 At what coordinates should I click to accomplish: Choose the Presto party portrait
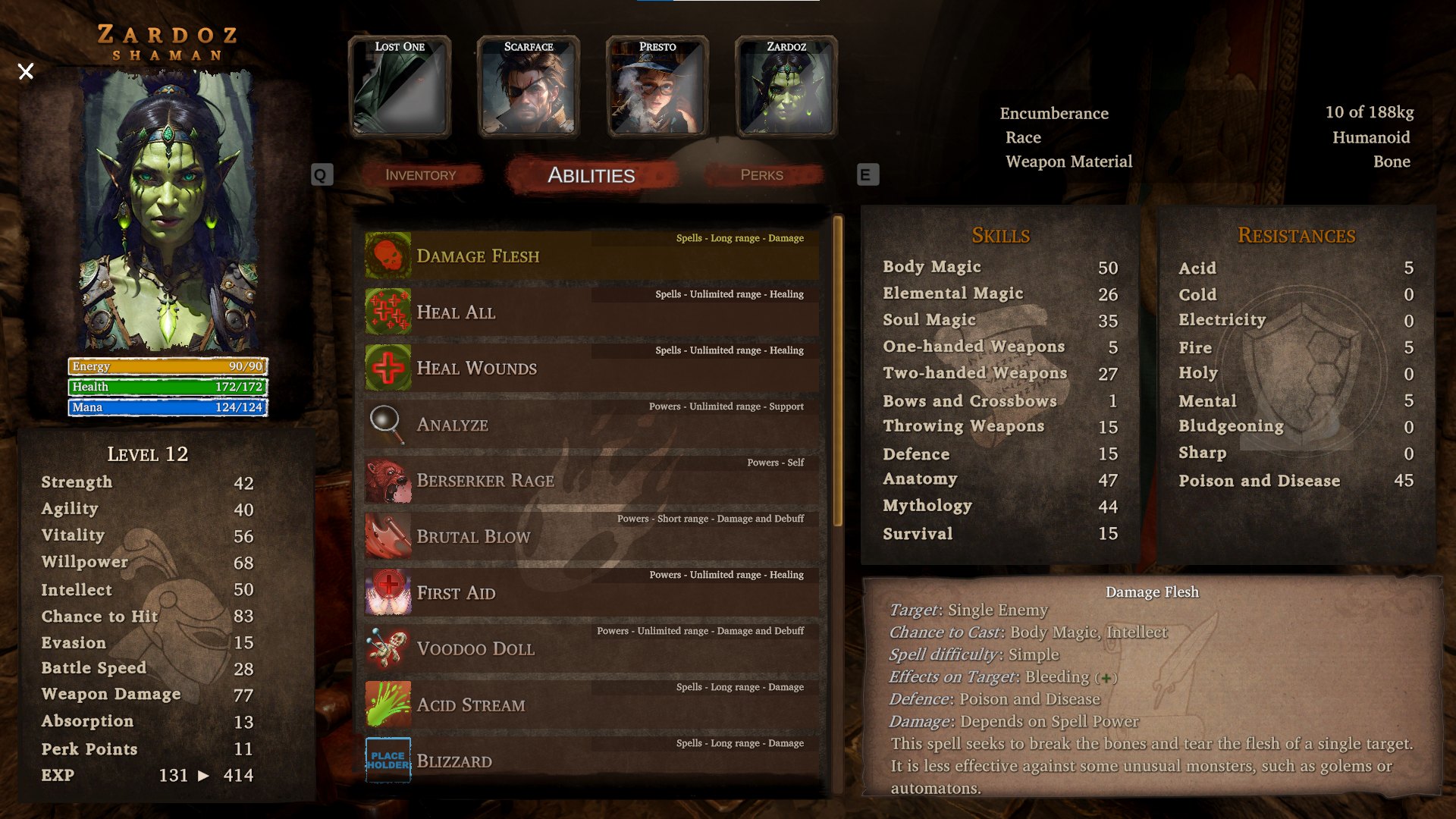(657, 87)
